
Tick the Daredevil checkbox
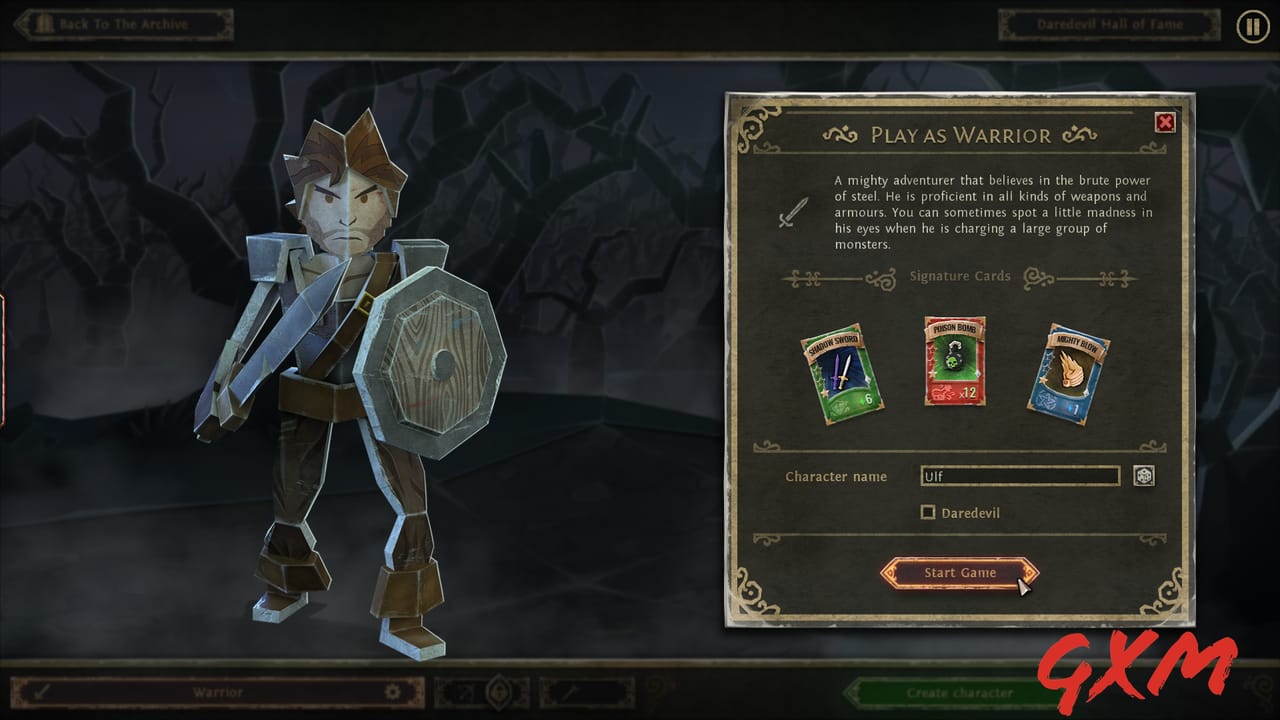928,513
